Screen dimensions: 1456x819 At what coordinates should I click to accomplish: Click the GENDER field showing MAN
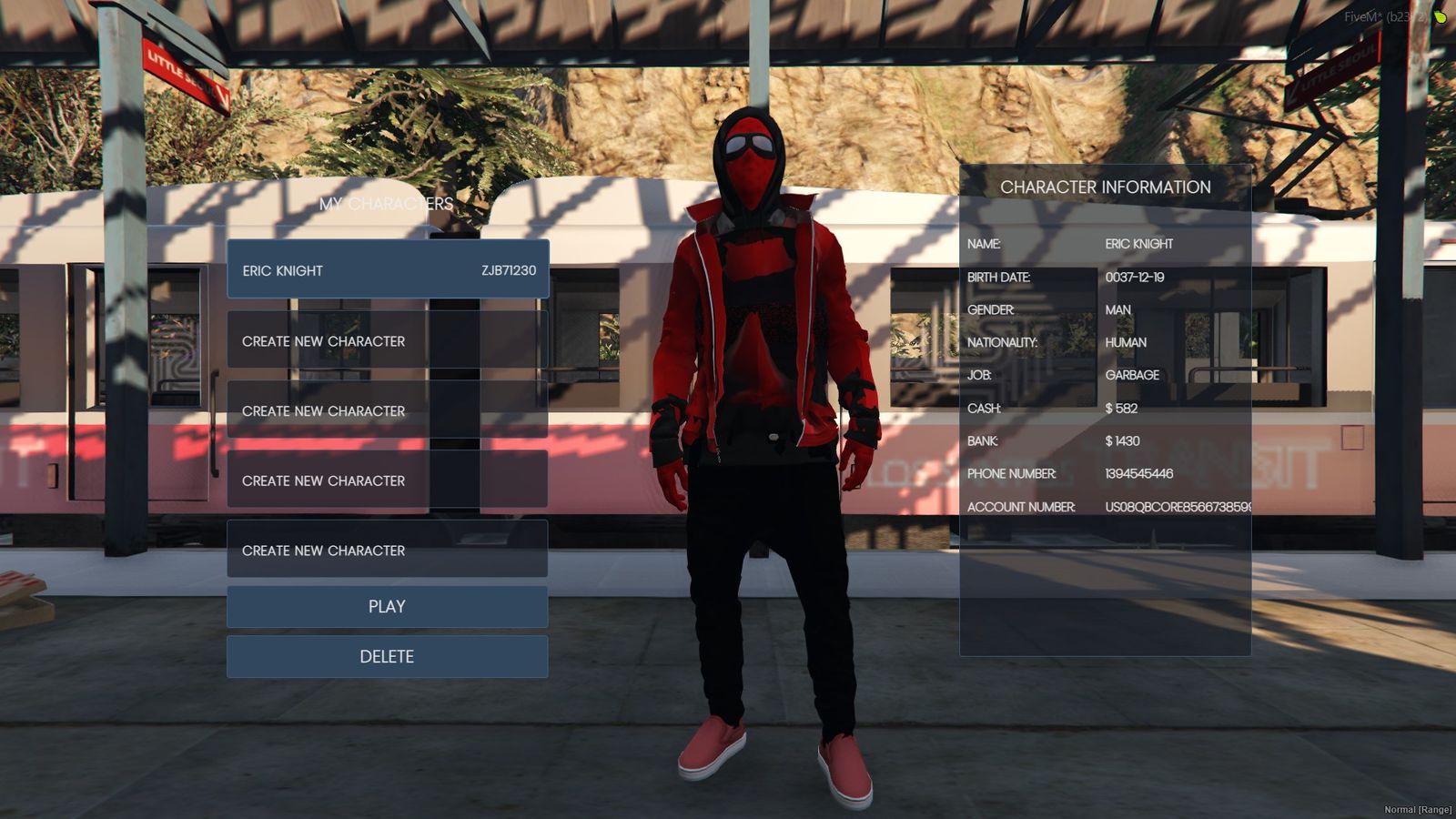tap(1117, 309)
